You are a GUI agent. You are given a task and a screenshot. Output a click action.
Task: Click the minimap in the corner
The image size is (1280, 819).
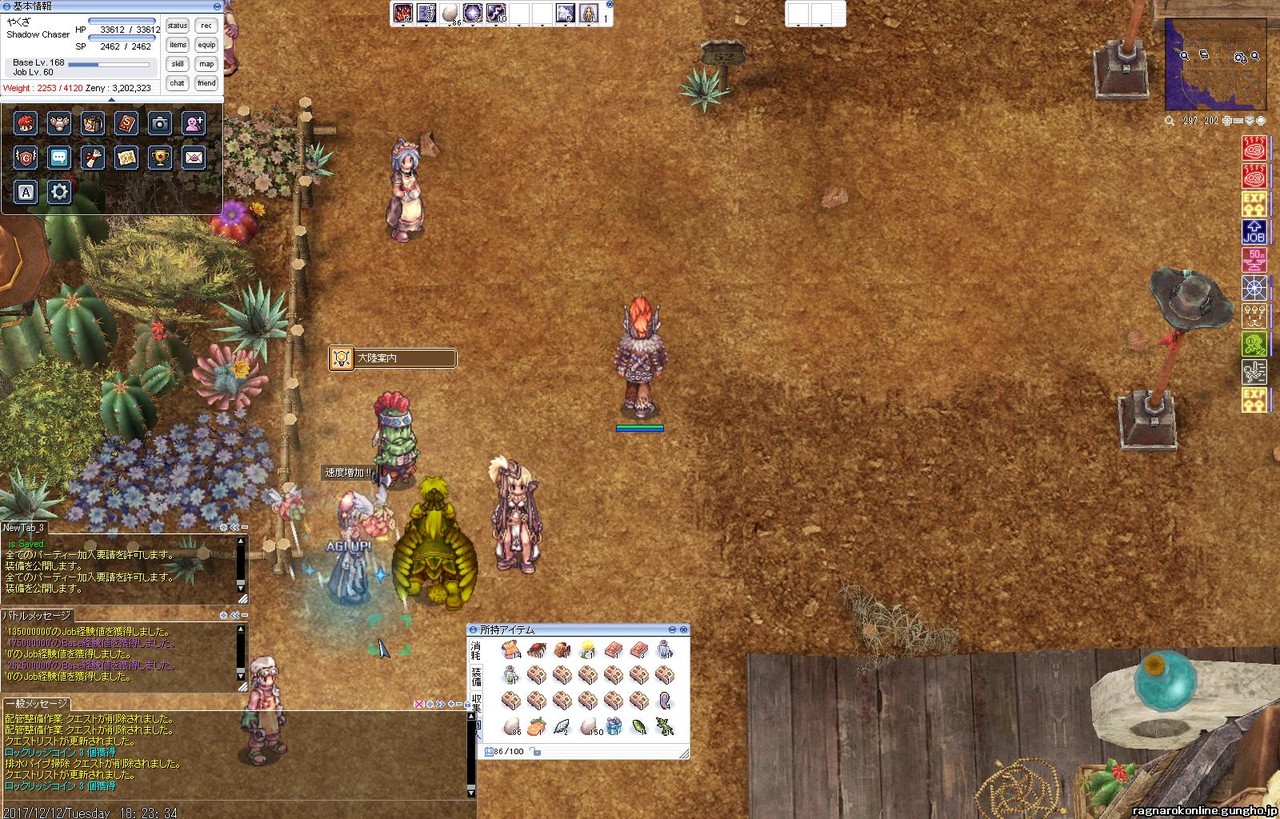tap(1216, 63)
